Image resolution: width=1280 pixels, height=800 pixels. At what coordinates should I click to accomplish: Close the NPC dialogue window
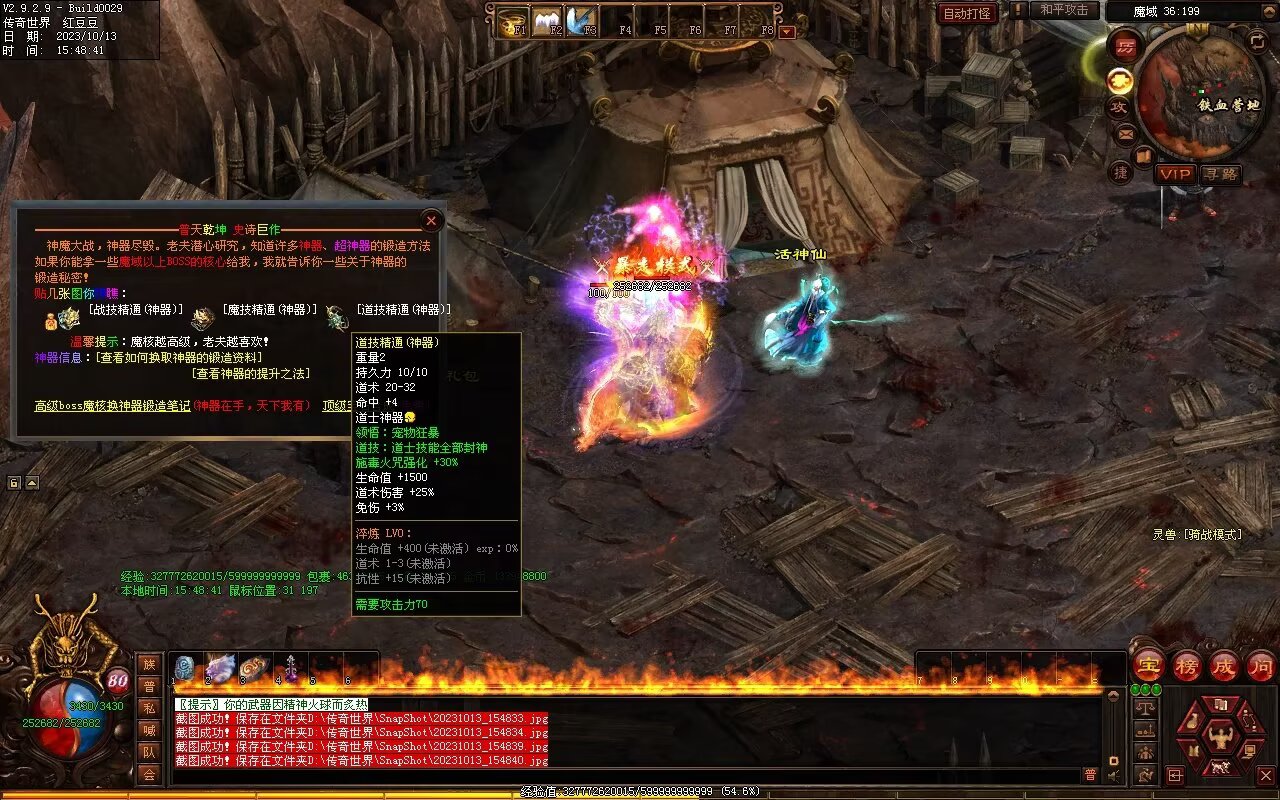click(x=431, y=220)
